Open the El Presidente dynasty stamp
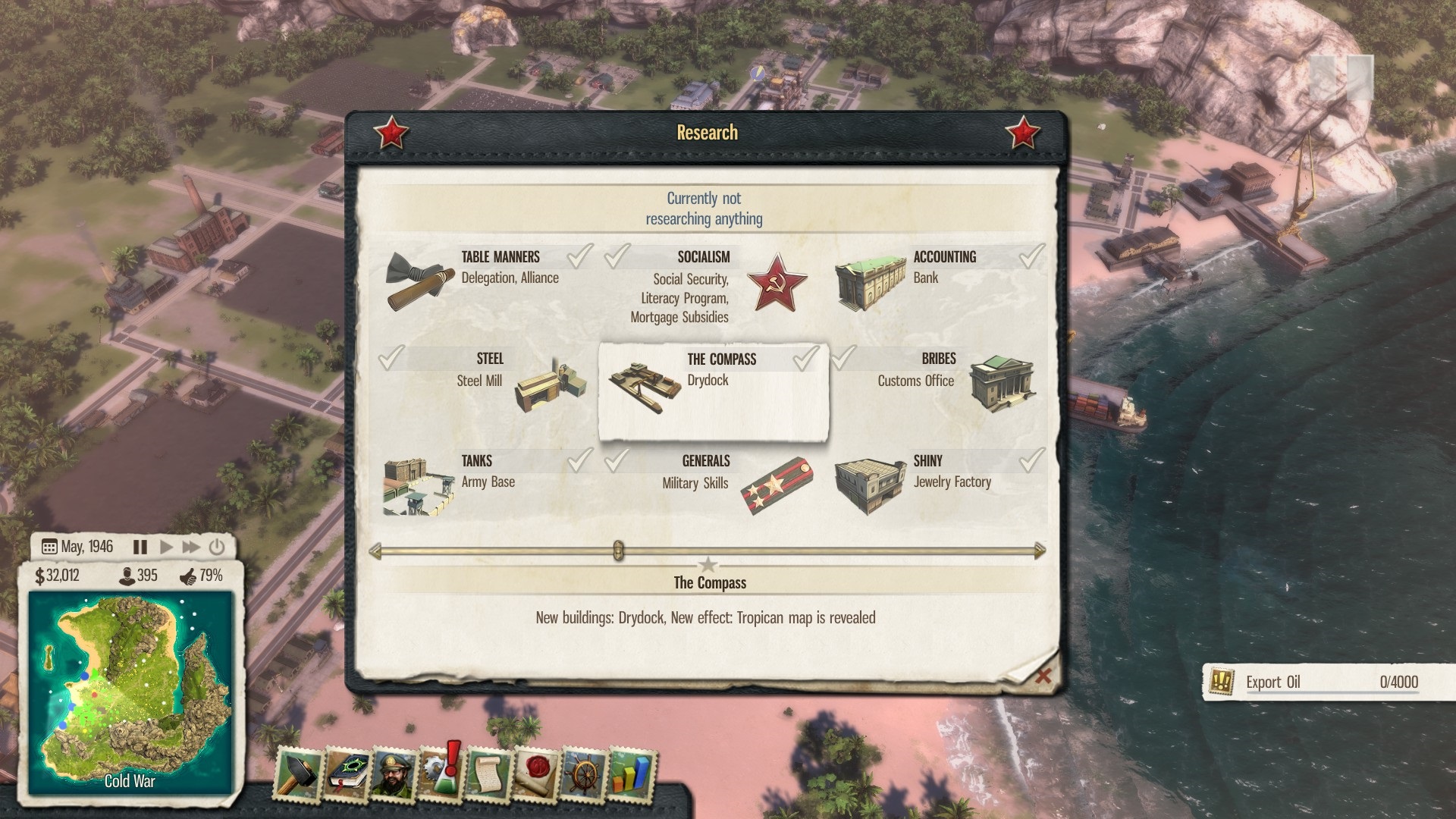 [x=393, y=775]
